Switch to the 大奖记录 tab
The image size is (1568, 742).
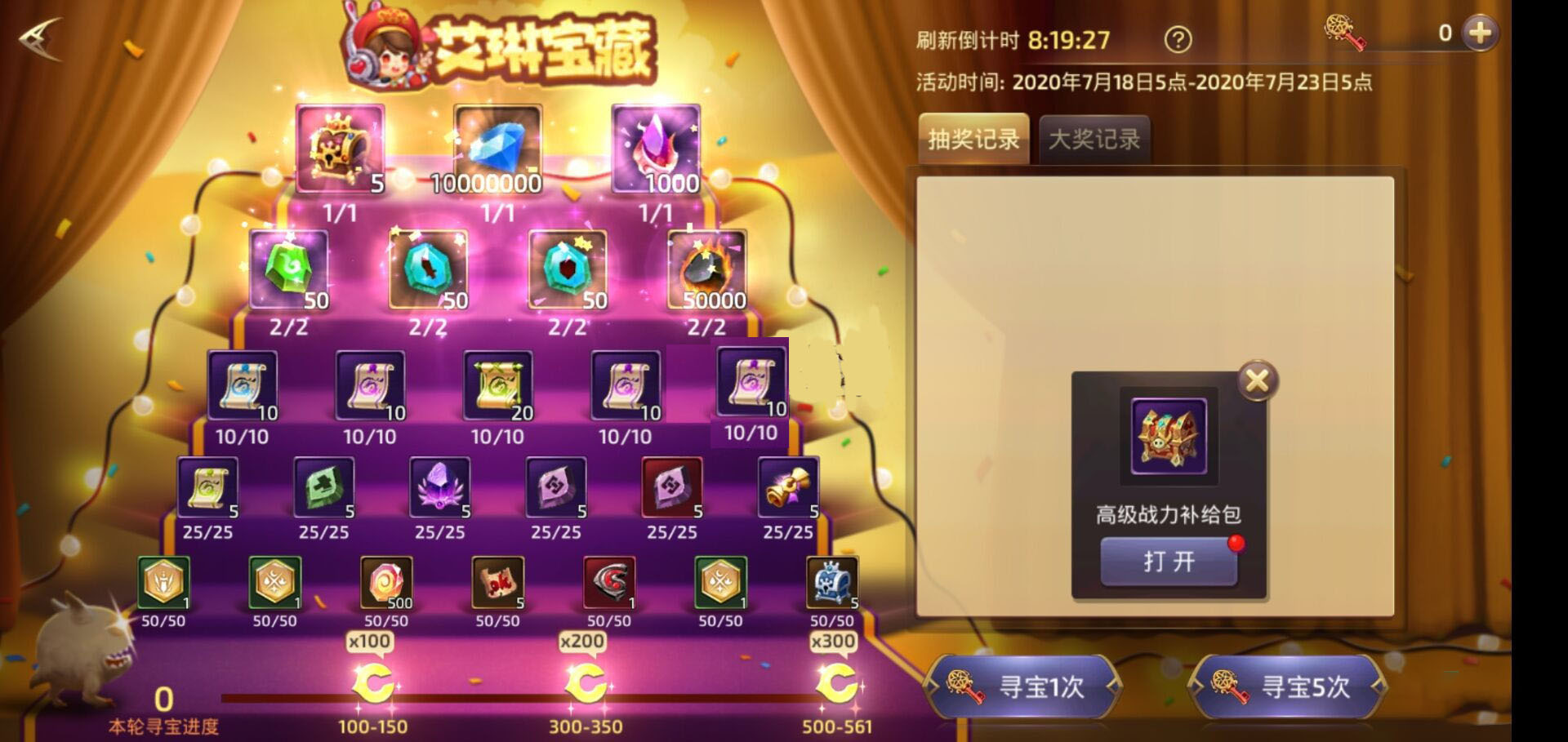click(1094, 139)
